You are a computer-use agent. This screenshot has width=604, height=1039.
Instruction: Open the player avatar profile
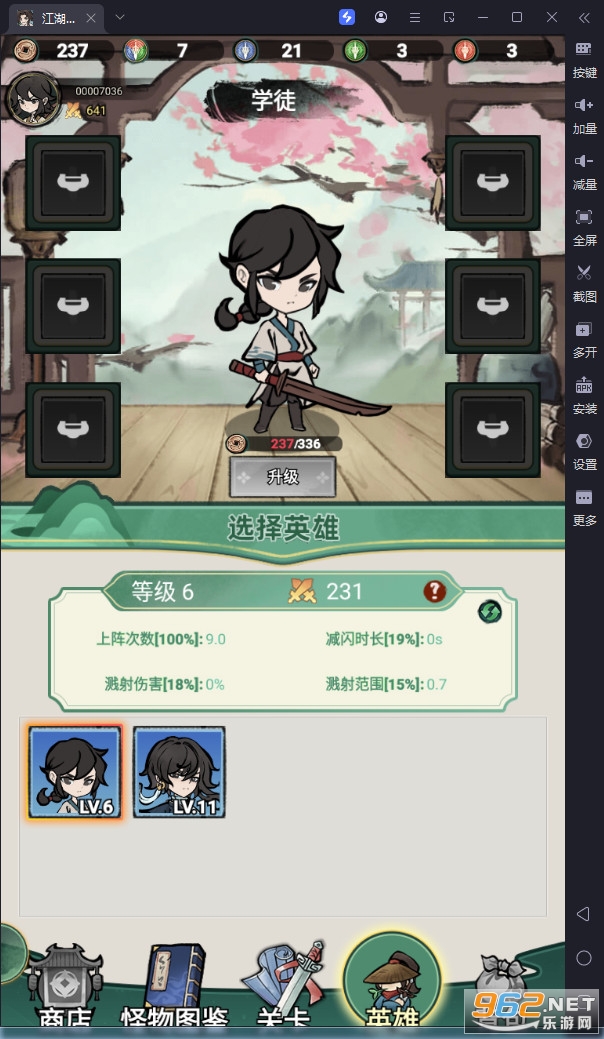(32, 97)
